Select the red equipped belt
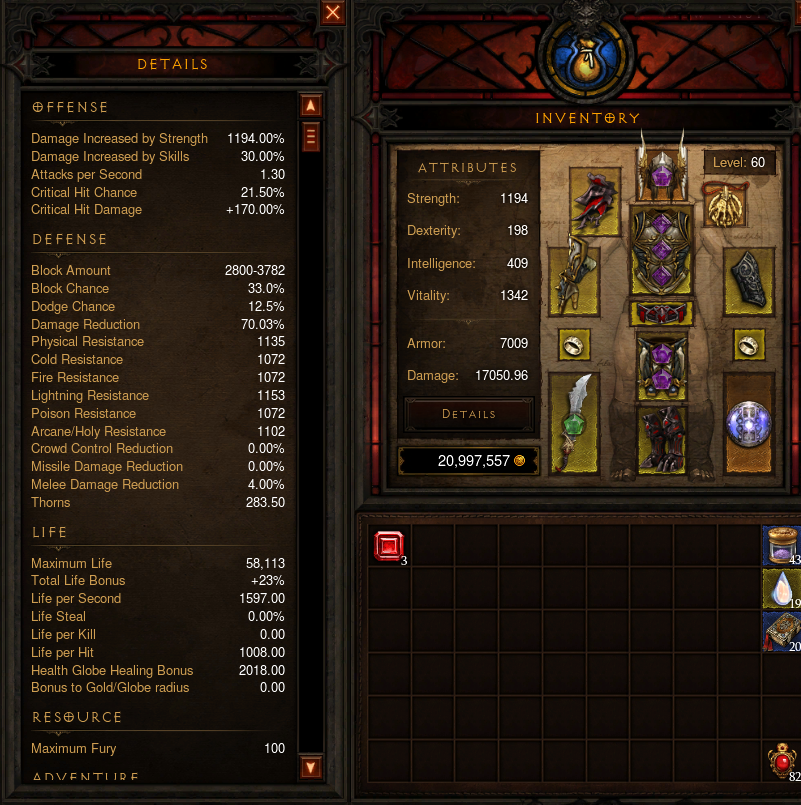 659,313
